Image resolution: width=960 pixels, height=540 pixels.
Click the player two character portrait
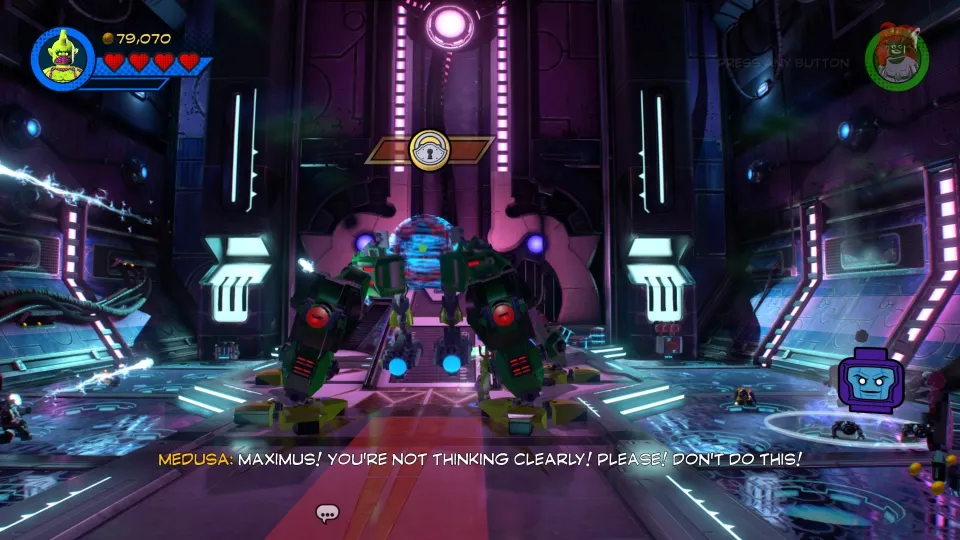[x=896, y=59]
